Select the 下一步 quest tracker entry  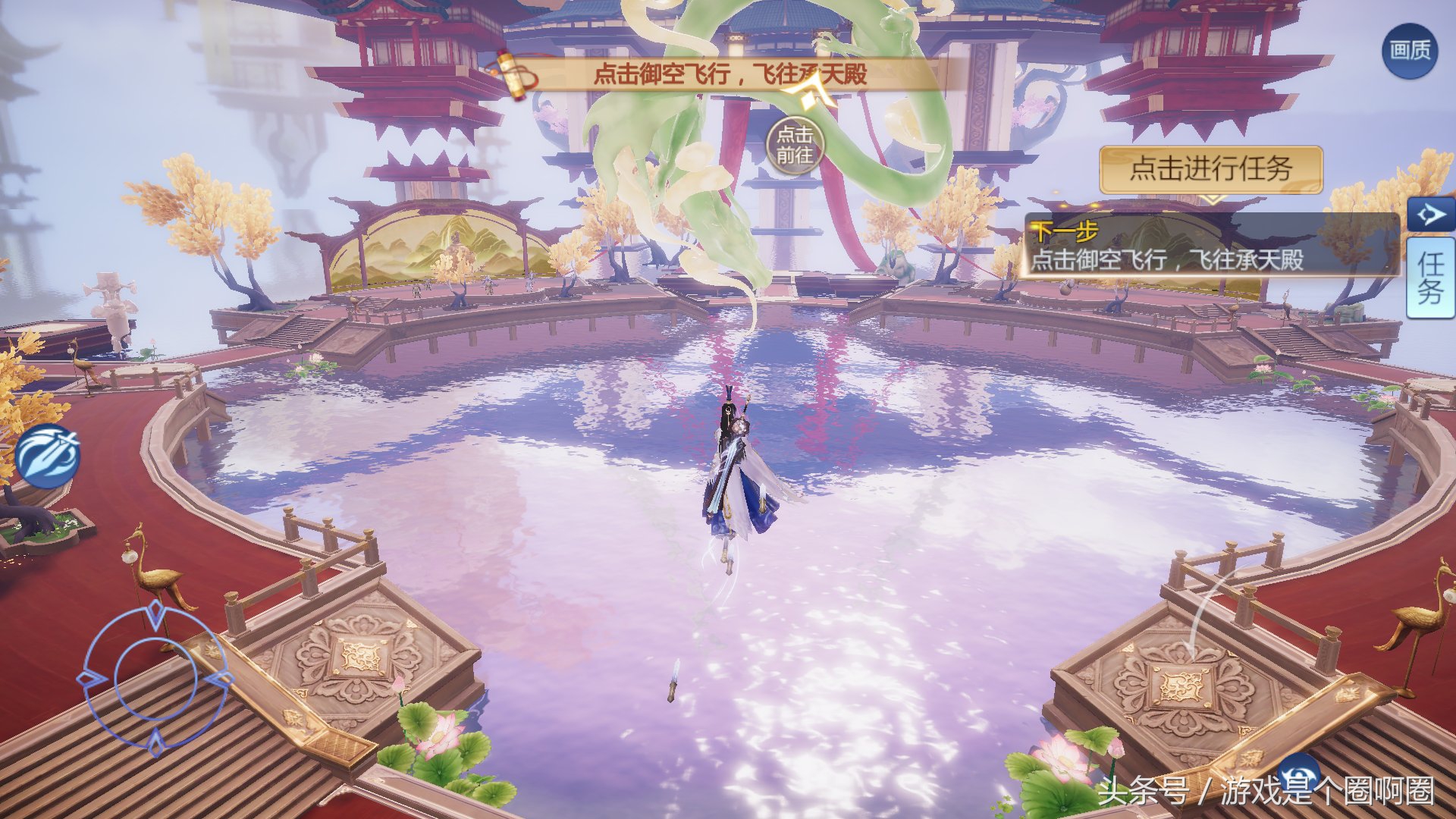(1210, 246)
